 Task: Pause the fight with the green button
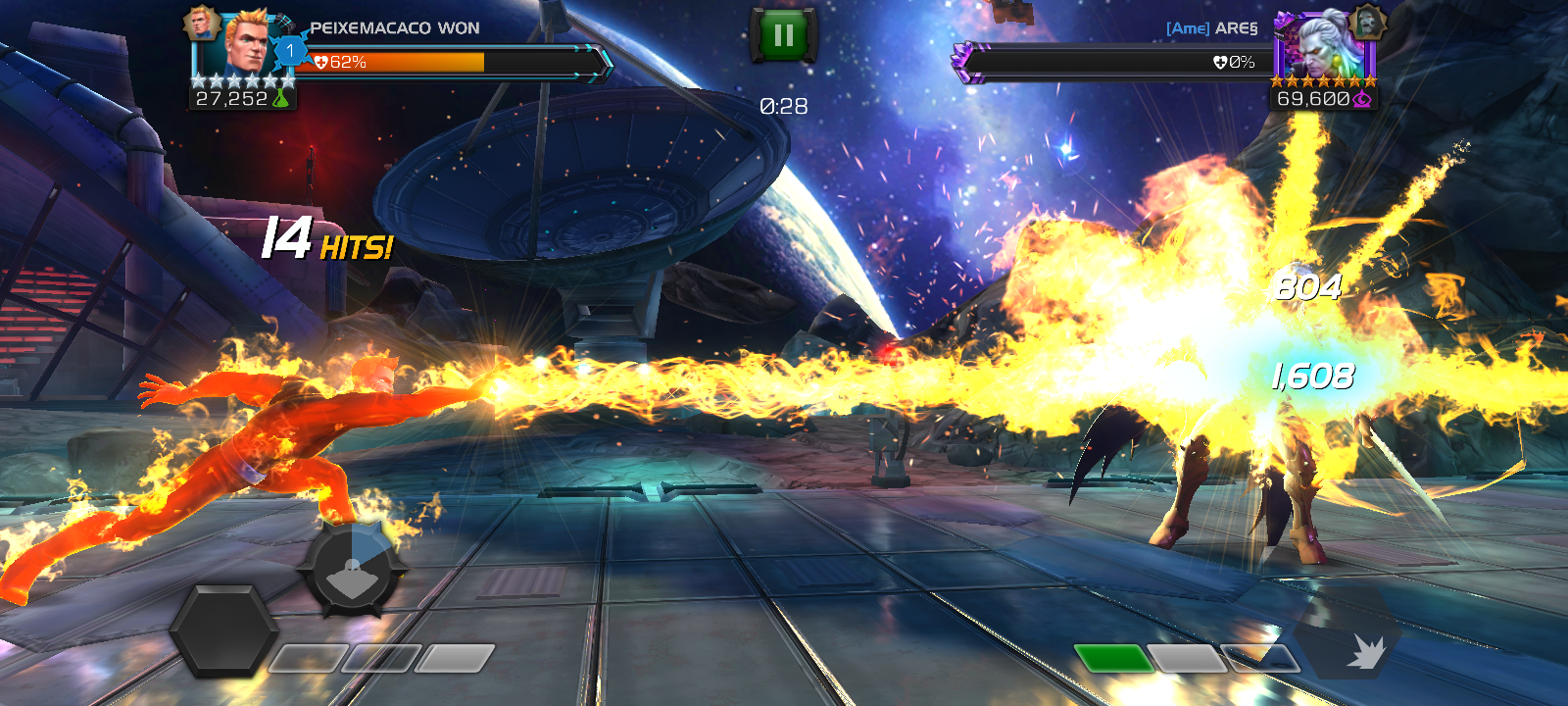[x=783, y=36]
